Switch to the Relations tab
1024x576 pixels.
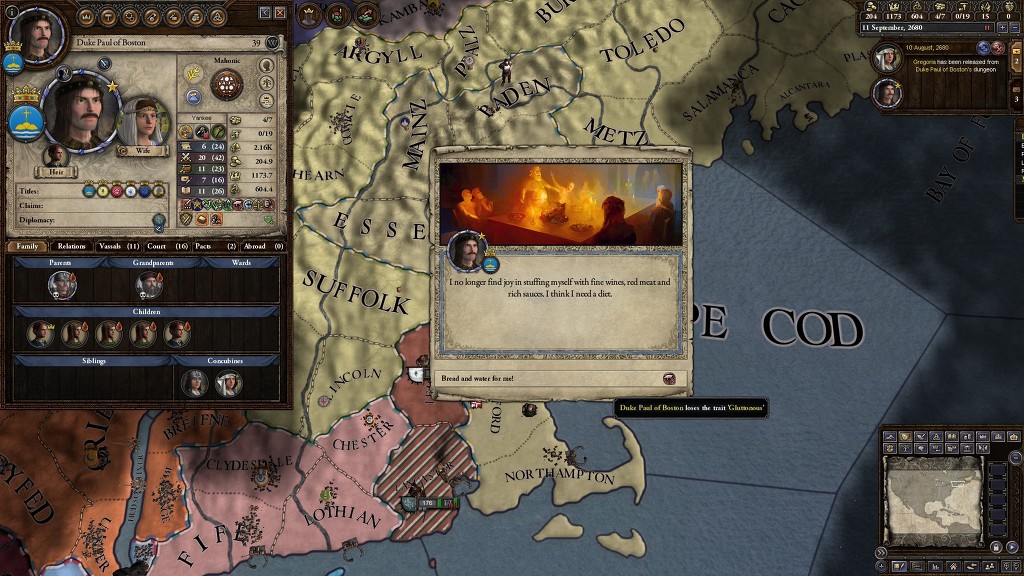[x=71, y=246]
